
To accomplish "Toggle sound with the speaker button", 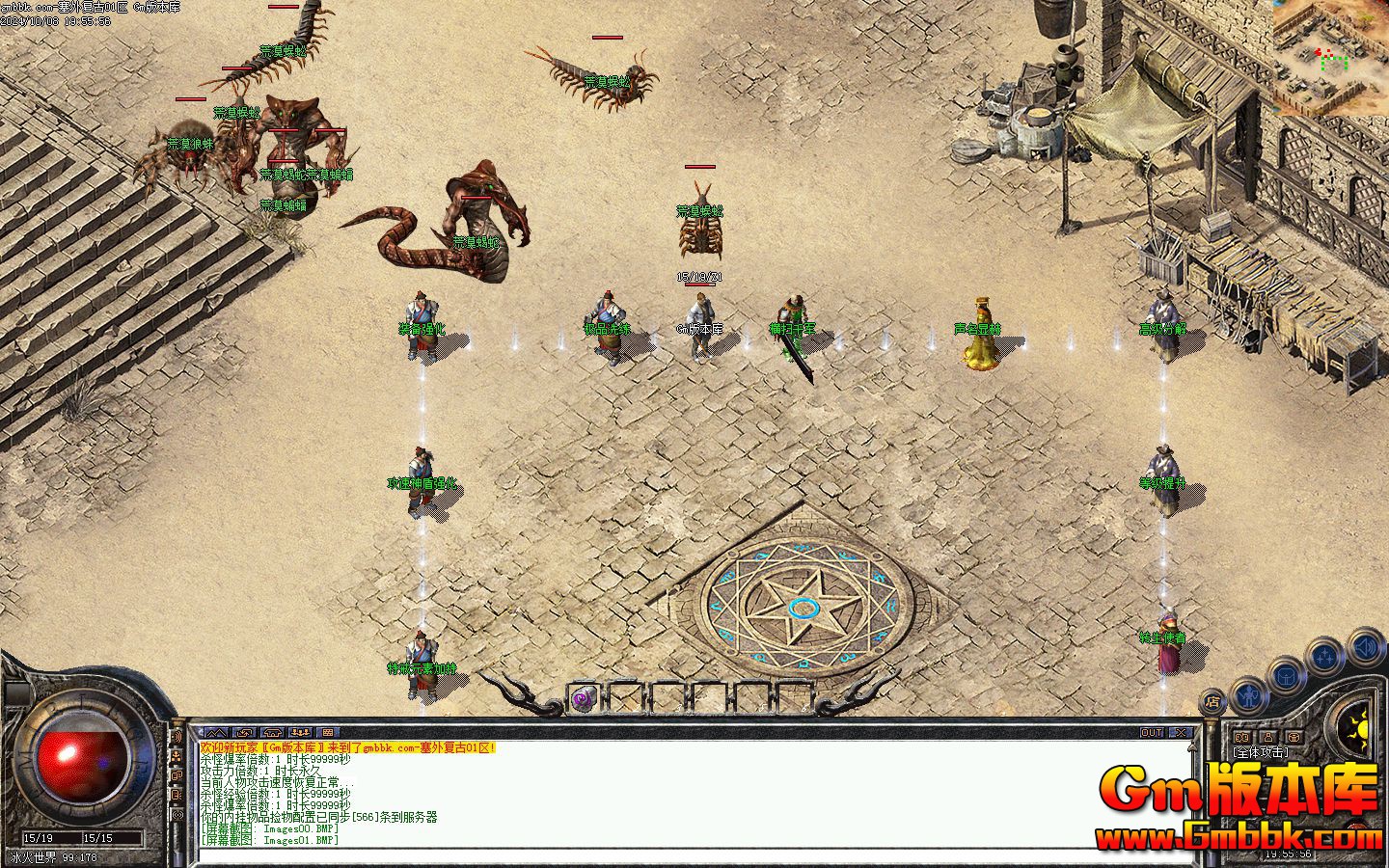I will (x=1364, y=644).
